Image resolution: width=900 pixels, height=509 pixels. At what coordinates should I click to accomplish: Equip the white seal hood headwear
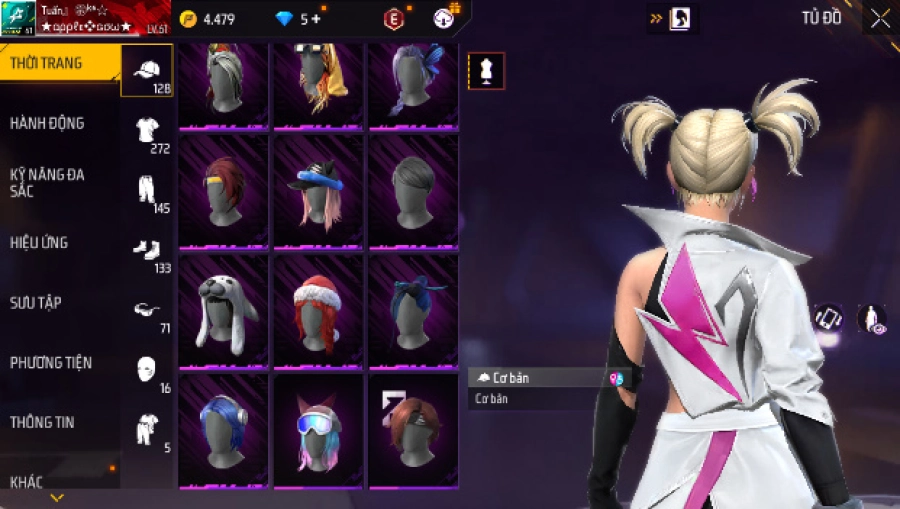(x=223, y=312)
